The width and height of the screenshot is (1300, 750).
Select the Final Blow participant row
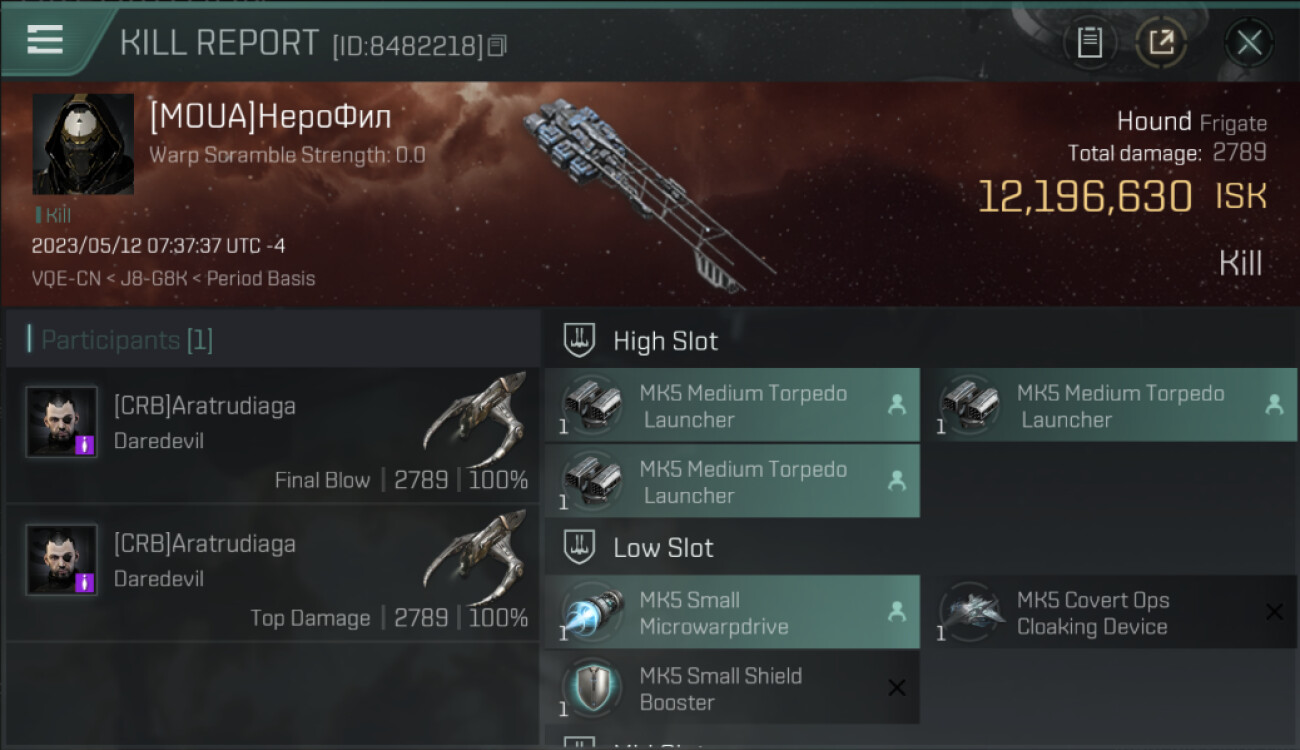[x=272, y=435]
